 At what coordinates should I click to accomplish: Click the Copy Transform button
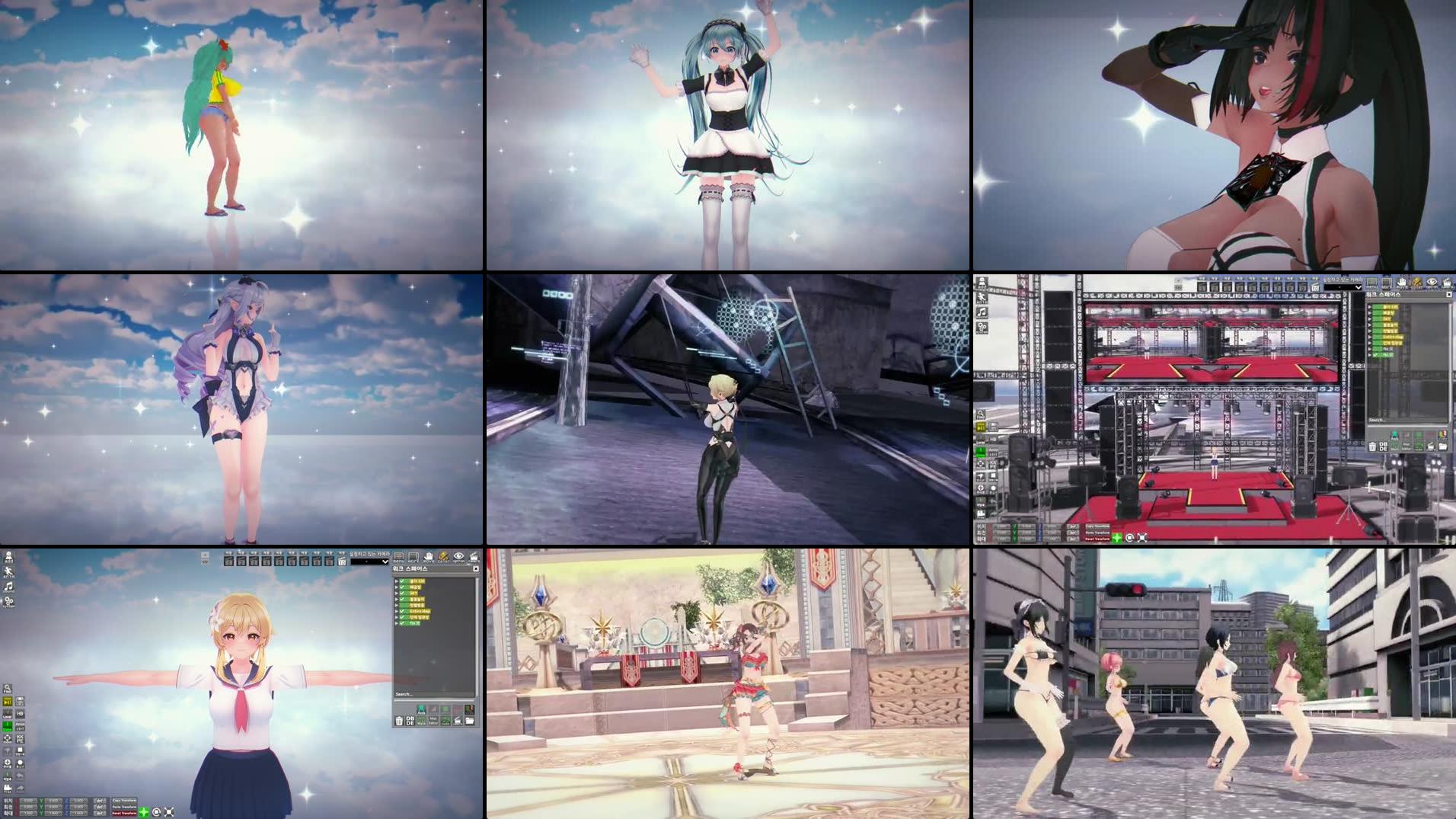[x=124, y=801]
